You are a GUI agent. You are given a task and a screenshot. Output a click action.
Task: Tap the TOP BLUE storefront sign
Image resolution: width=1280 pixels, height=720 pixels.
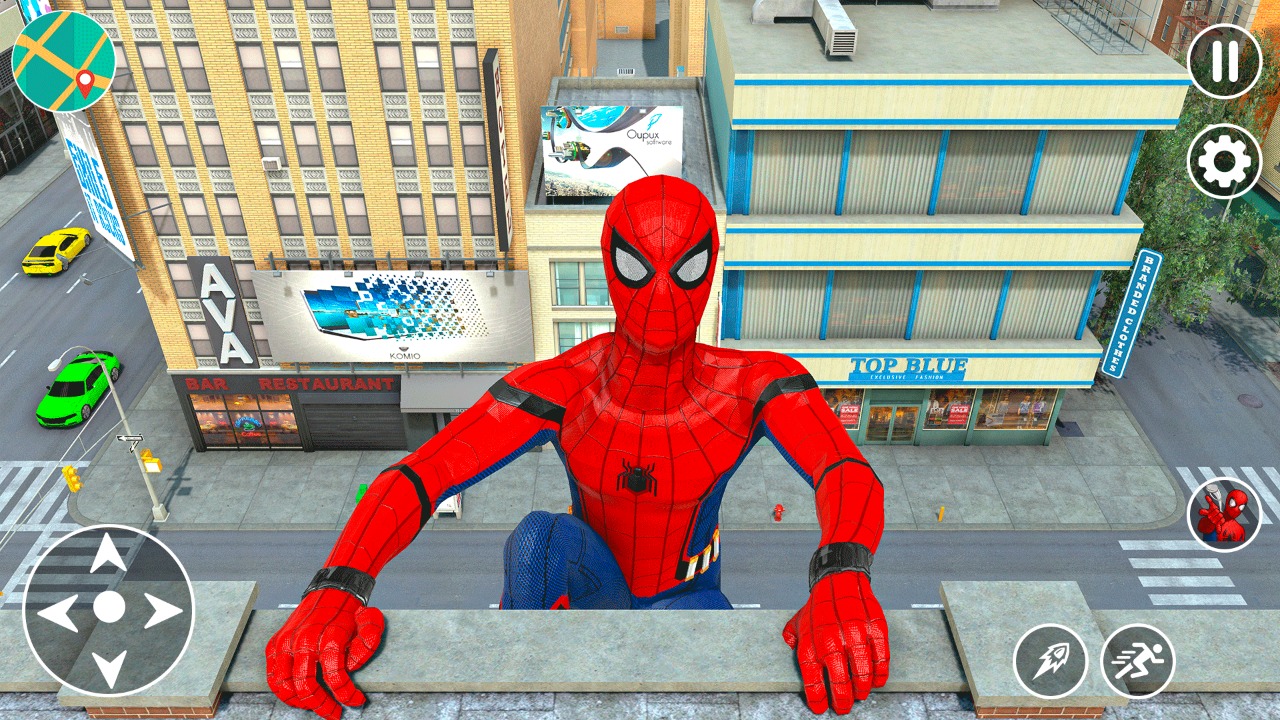click(x=910, y=363)
